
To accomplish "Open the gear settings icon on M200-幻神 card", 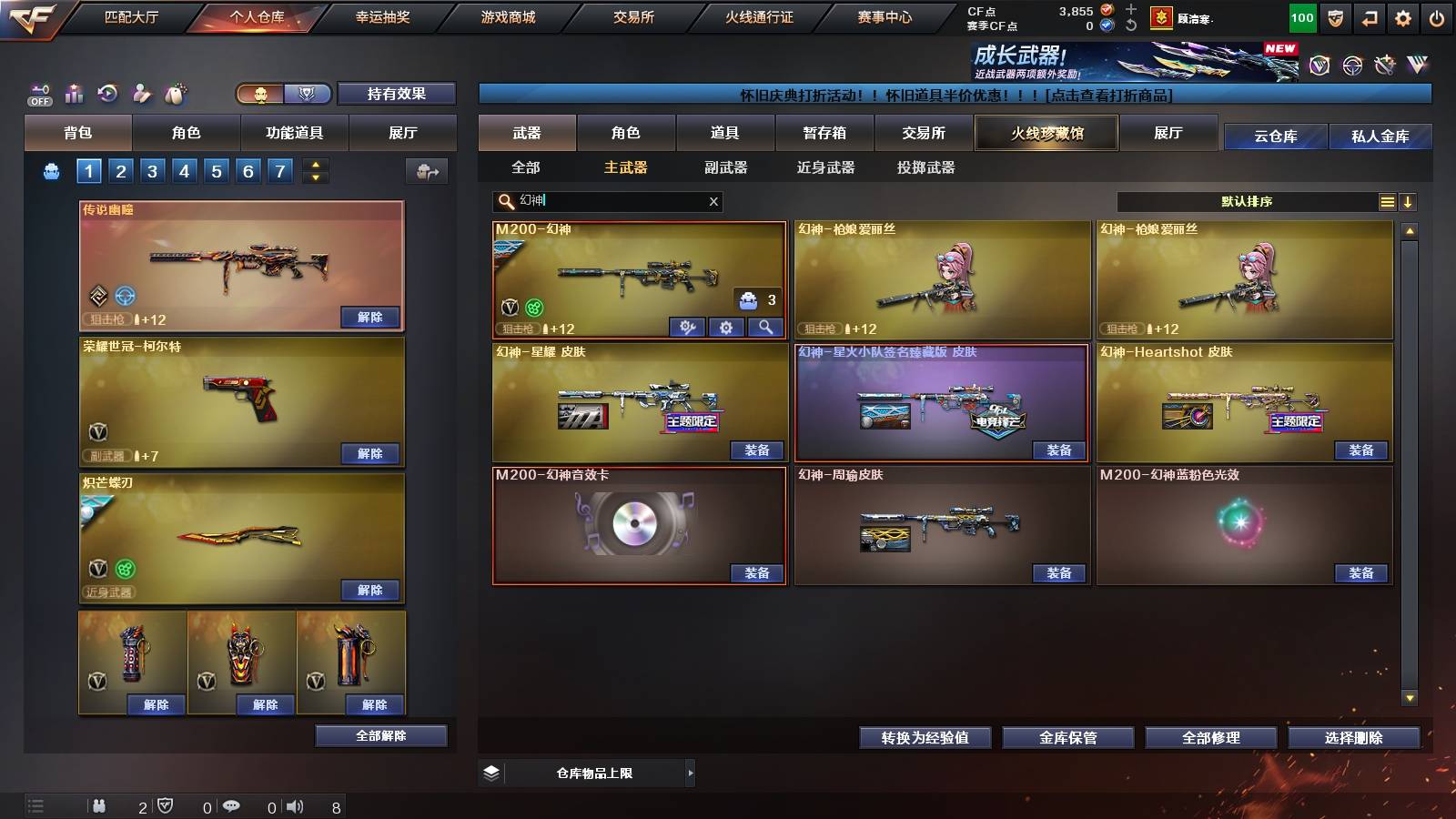I will click(x=727, y=326).
